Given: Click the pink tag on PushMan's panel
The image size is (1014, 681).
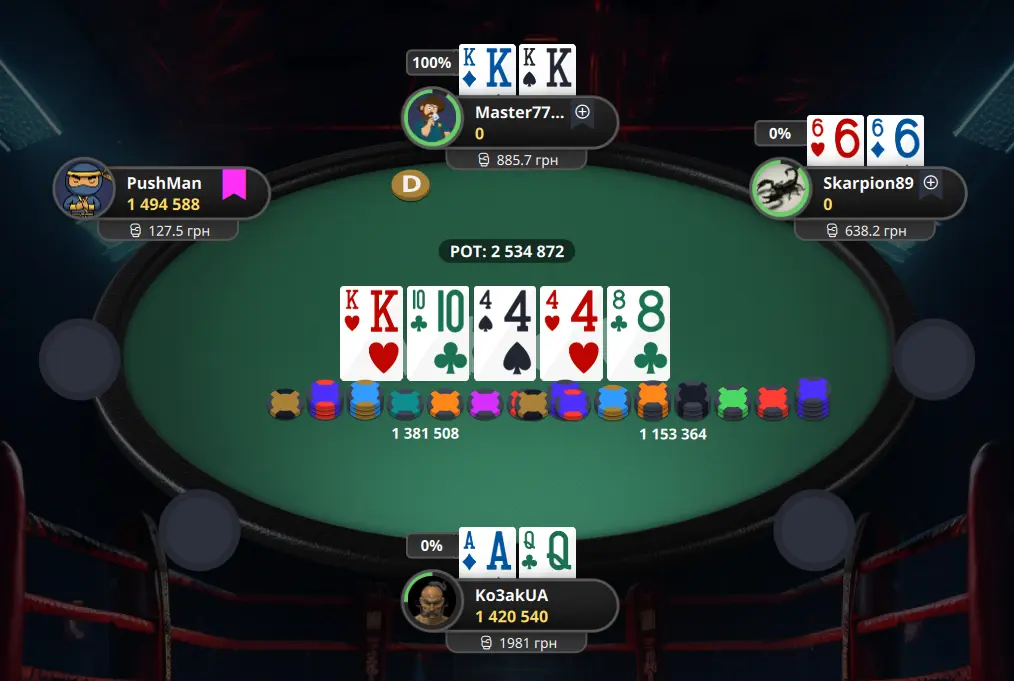Looking at the screenshot, I should [234, 185].
